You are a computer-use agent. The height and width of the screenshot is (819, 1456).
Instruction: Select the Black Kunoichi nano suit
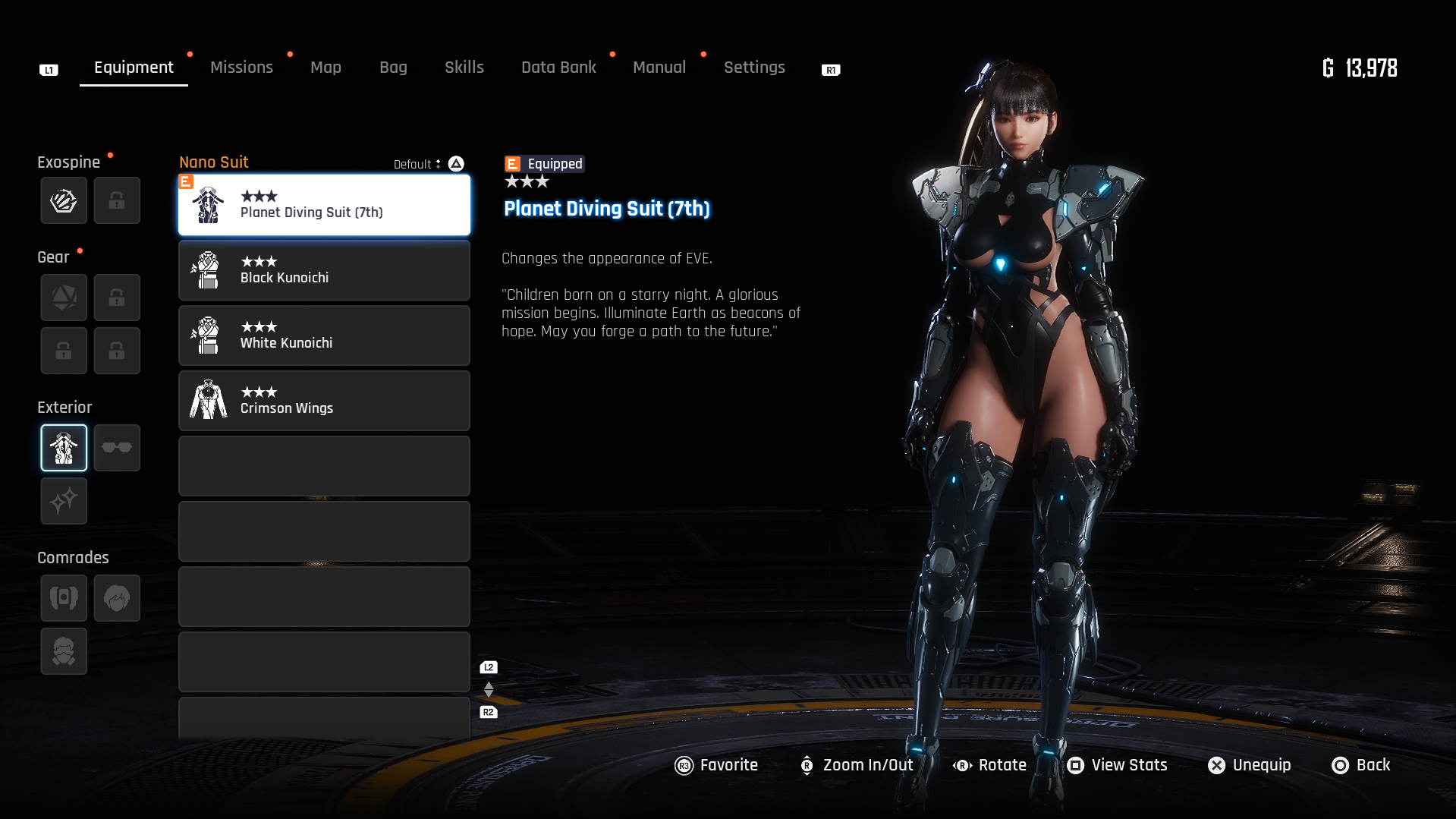324,270
